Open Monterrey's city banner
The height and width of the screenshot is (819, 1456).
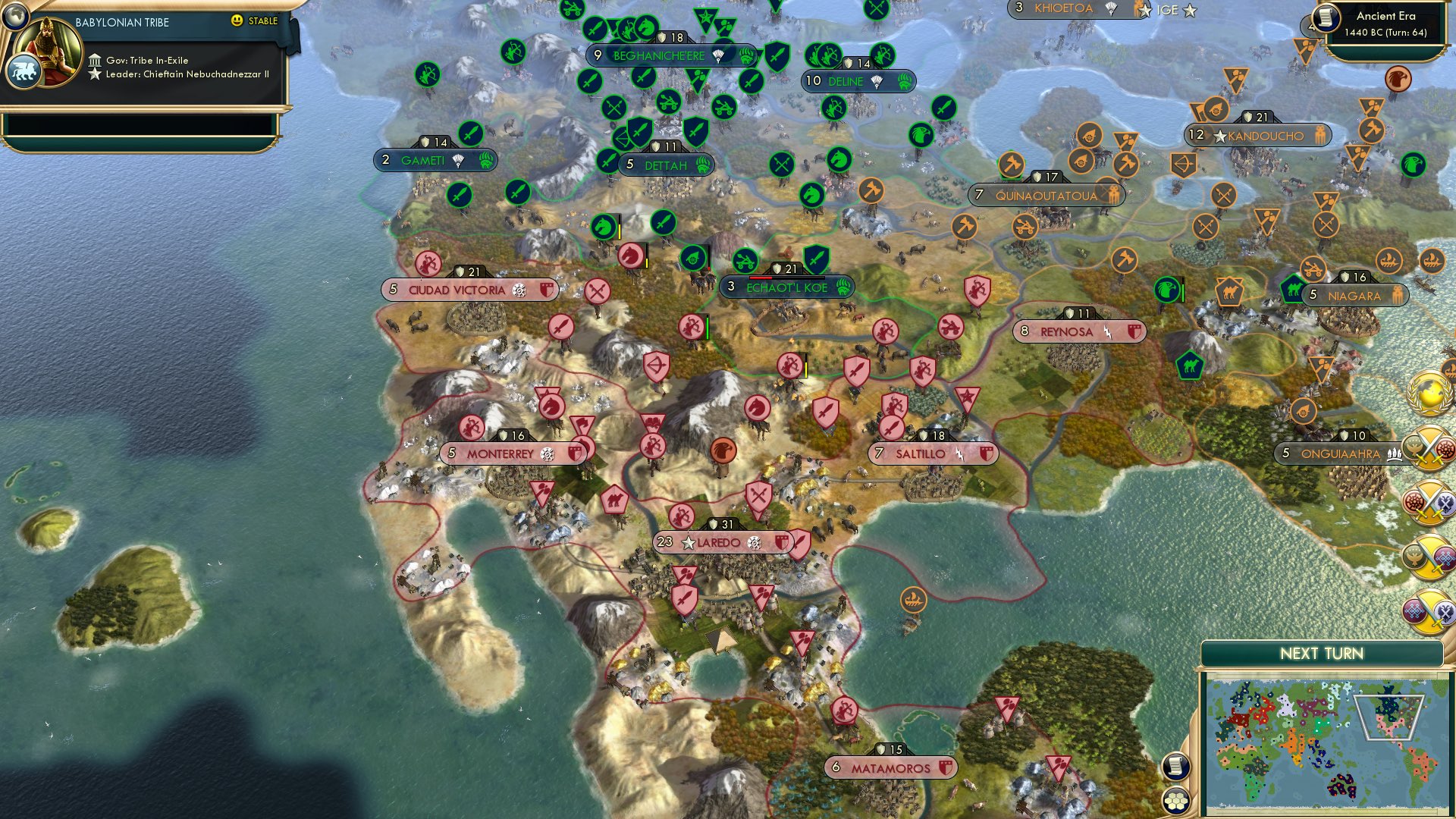(x=500, y=453)
